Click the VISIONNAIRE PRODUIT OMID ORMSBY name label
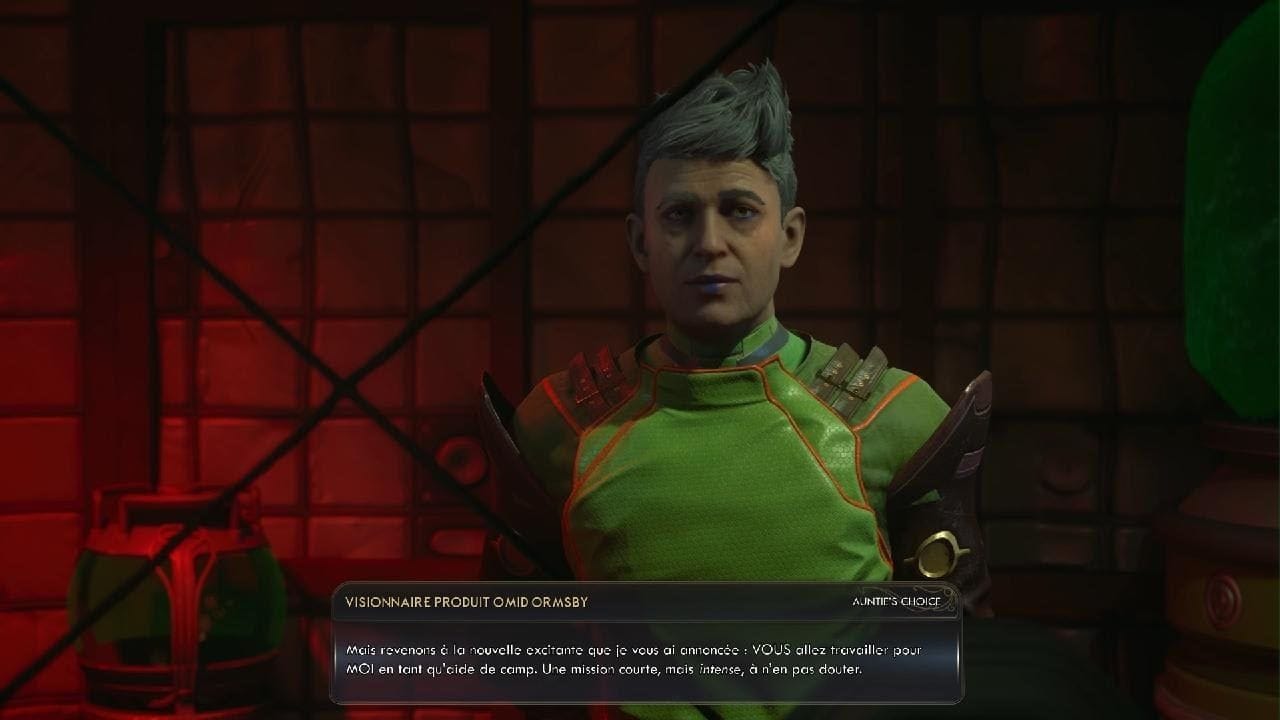 pyautogui.click(x=467, y=601)
